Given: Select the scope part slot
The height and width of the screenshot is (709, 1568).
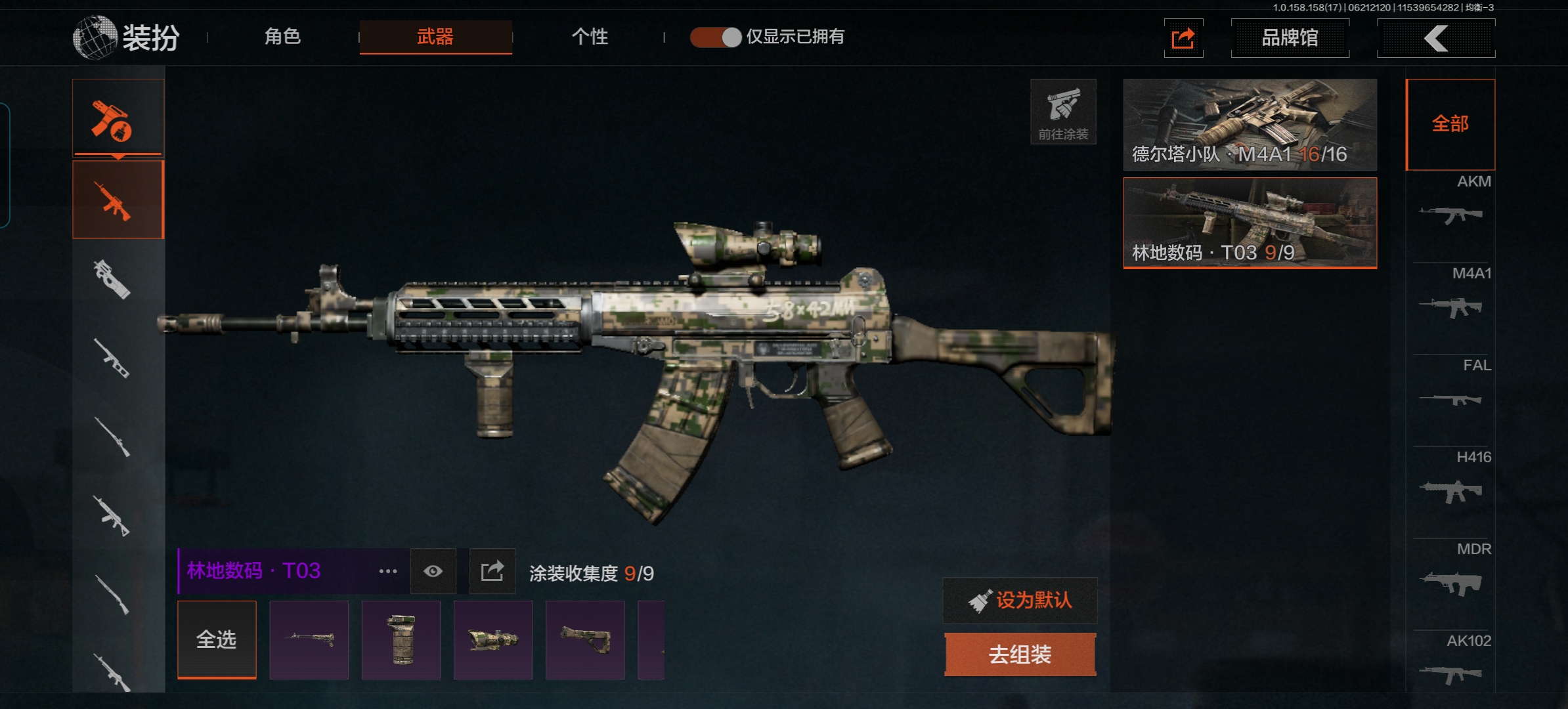Looking at the screenshot, I should pyautogui.click(x=492, y=639).
